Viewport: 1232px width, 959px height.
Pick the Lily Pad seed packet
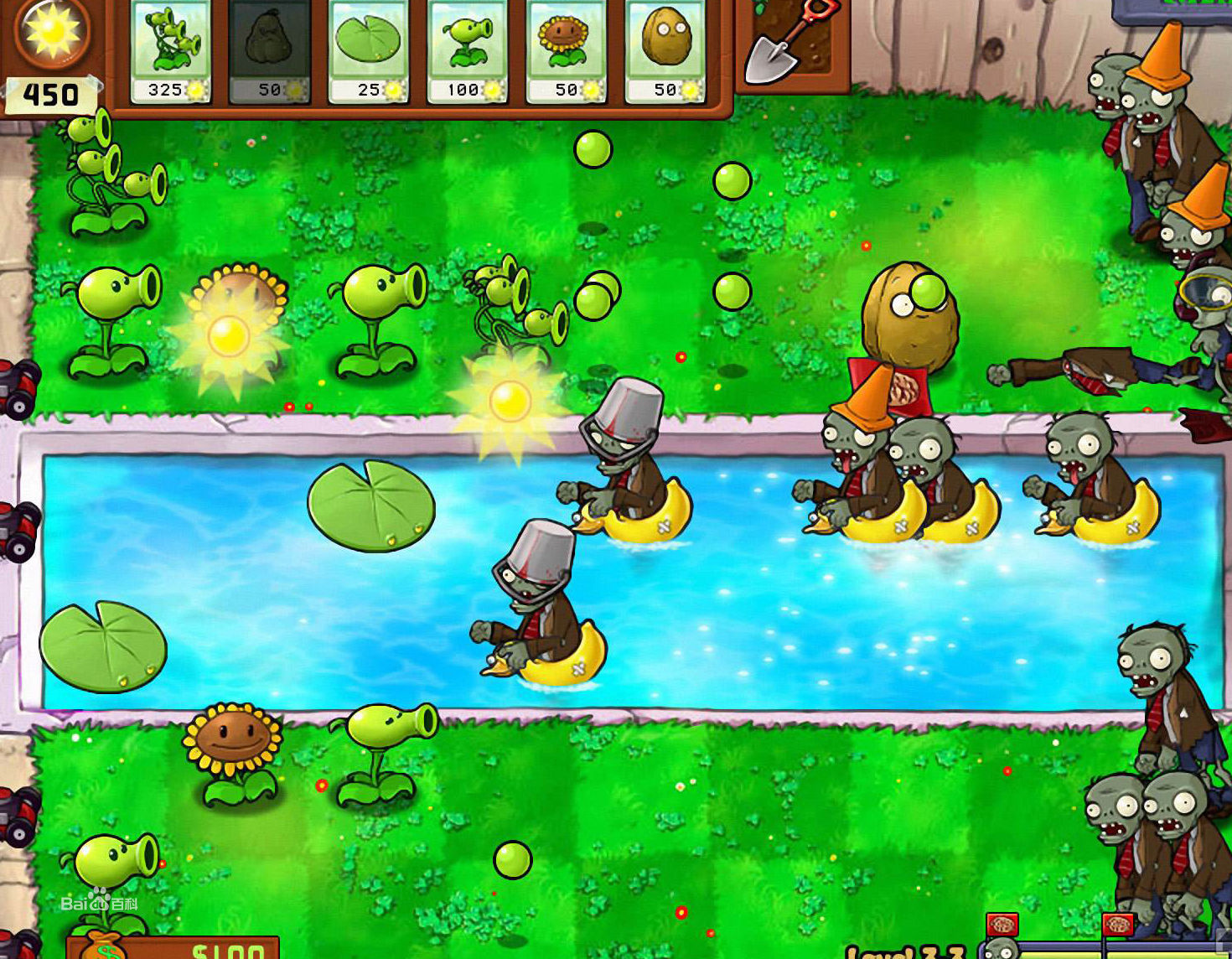(x=369, y=52)
